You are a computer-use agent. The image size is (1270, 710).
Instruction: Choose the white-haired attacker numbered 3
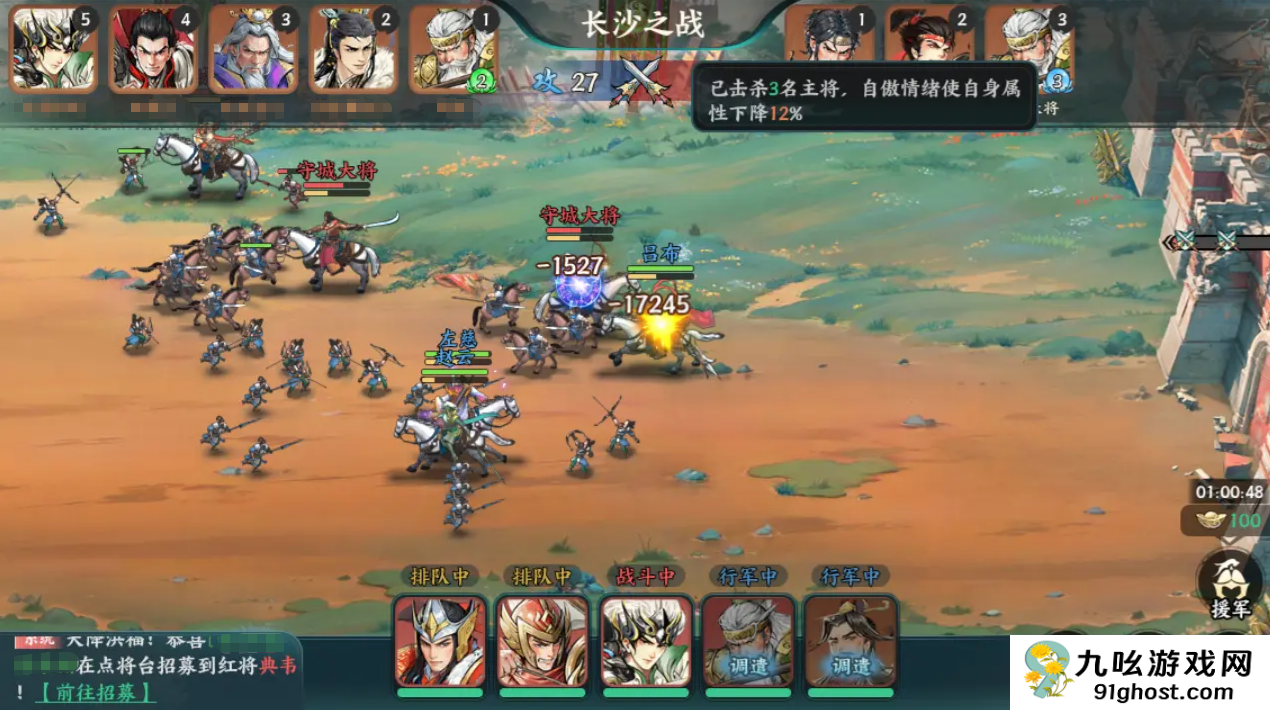(x=253, y=49)
